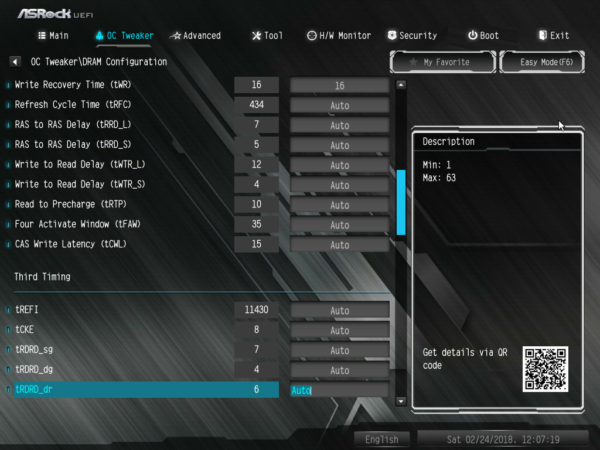Click the CAS Write Latency (tCWL) Auto field
600x450 pixels.
point(339,245)
